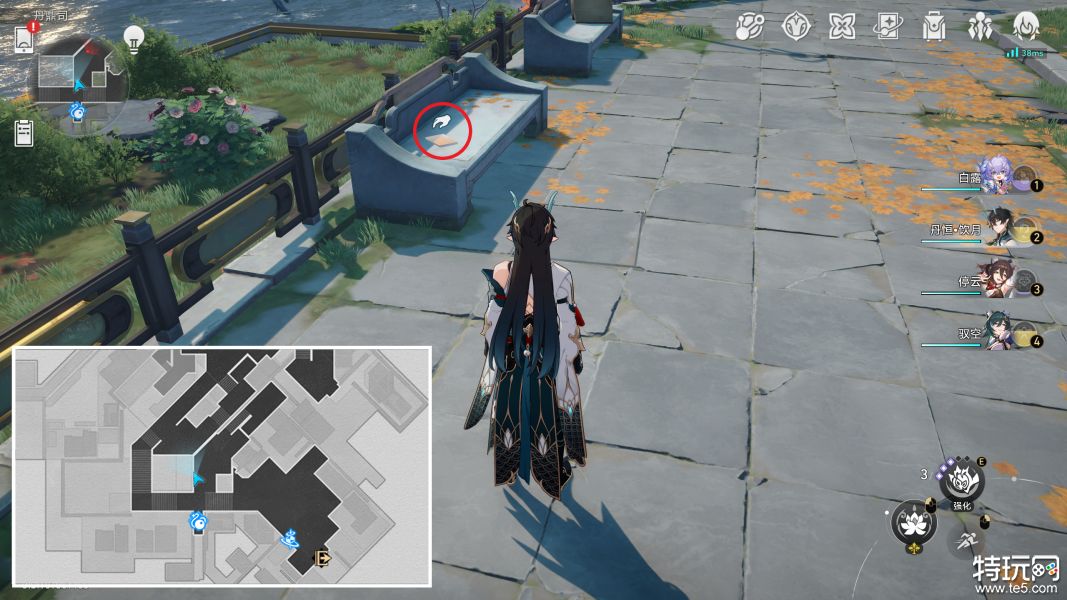Screen dimensions: 1067x600
Task: Switch to party member 丹恒•饮月
Action: pos(1003,229)
